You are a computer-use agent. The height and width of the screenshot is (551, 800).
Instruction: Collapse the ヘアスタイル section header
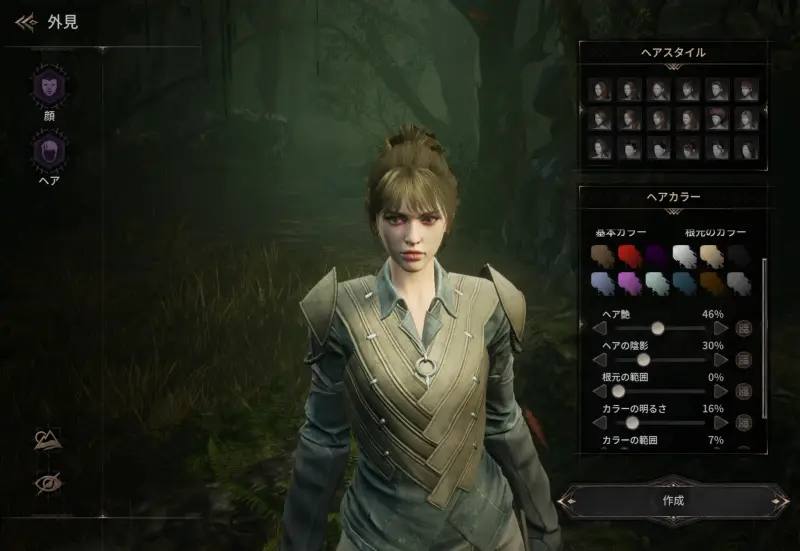click(672, 52)
